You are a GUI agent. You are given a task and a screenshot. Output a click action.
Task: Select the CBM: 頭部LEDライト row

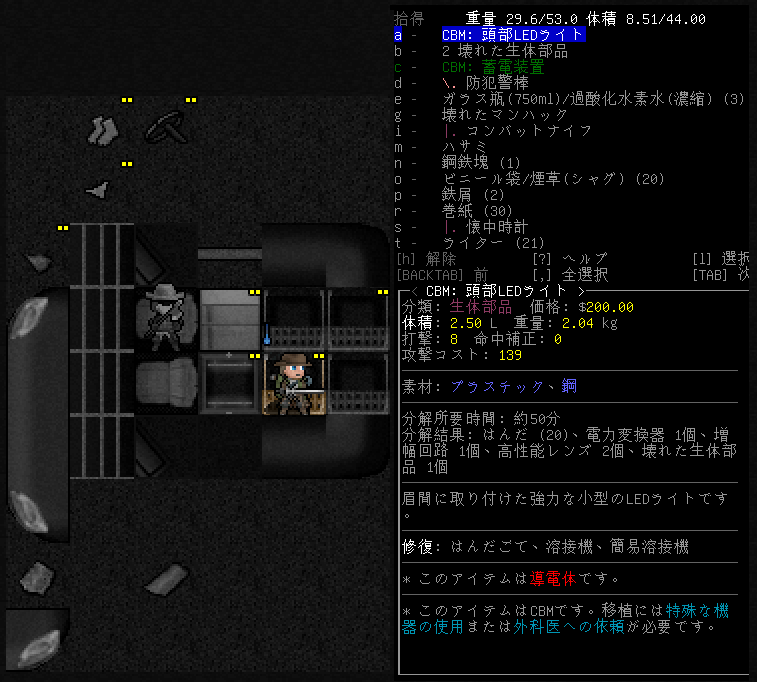click(513, 35)
